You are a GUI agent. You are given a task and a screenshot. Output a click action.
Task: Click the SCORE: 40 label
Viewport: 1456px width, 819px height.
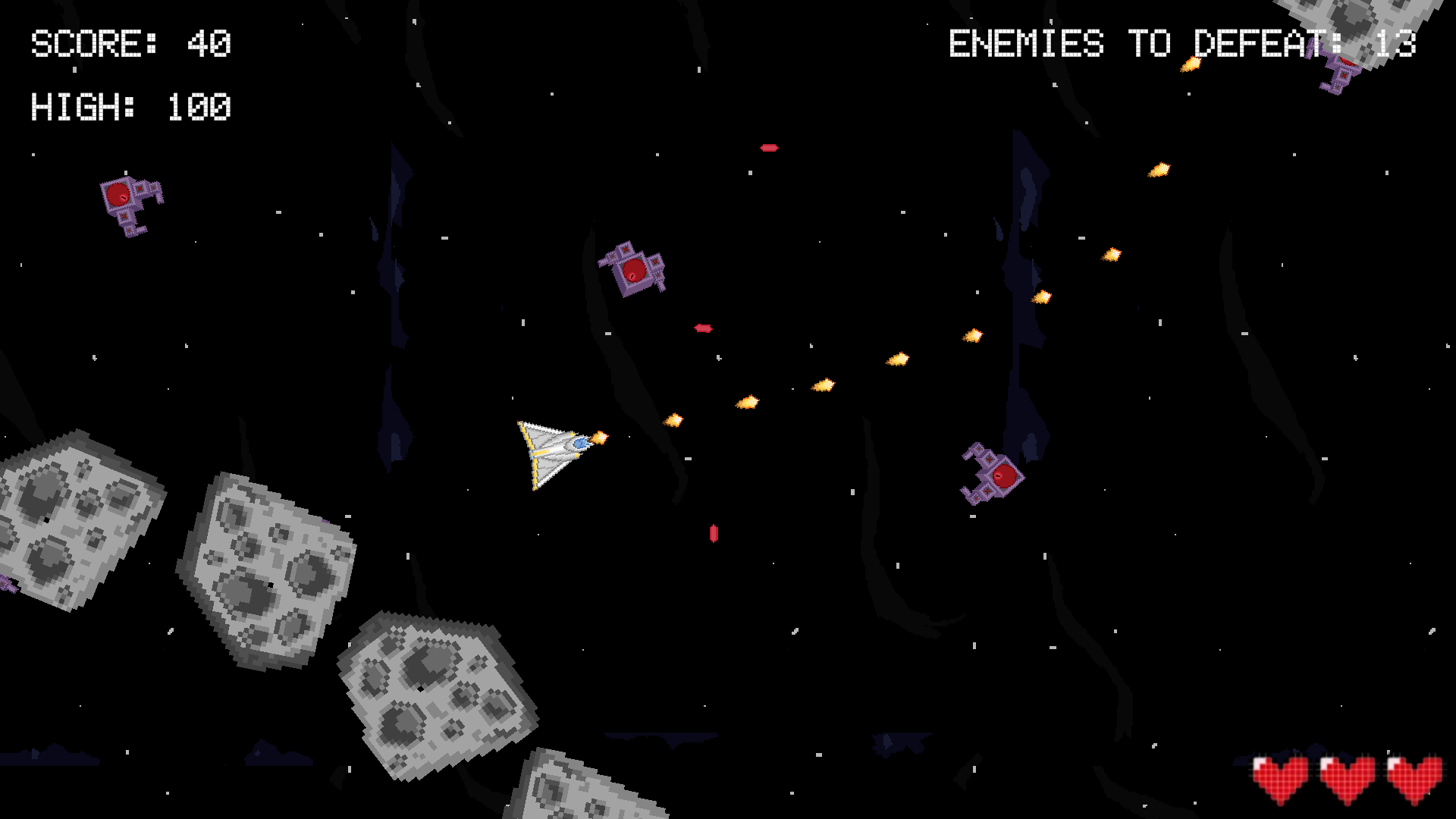(x=129, y=43)
